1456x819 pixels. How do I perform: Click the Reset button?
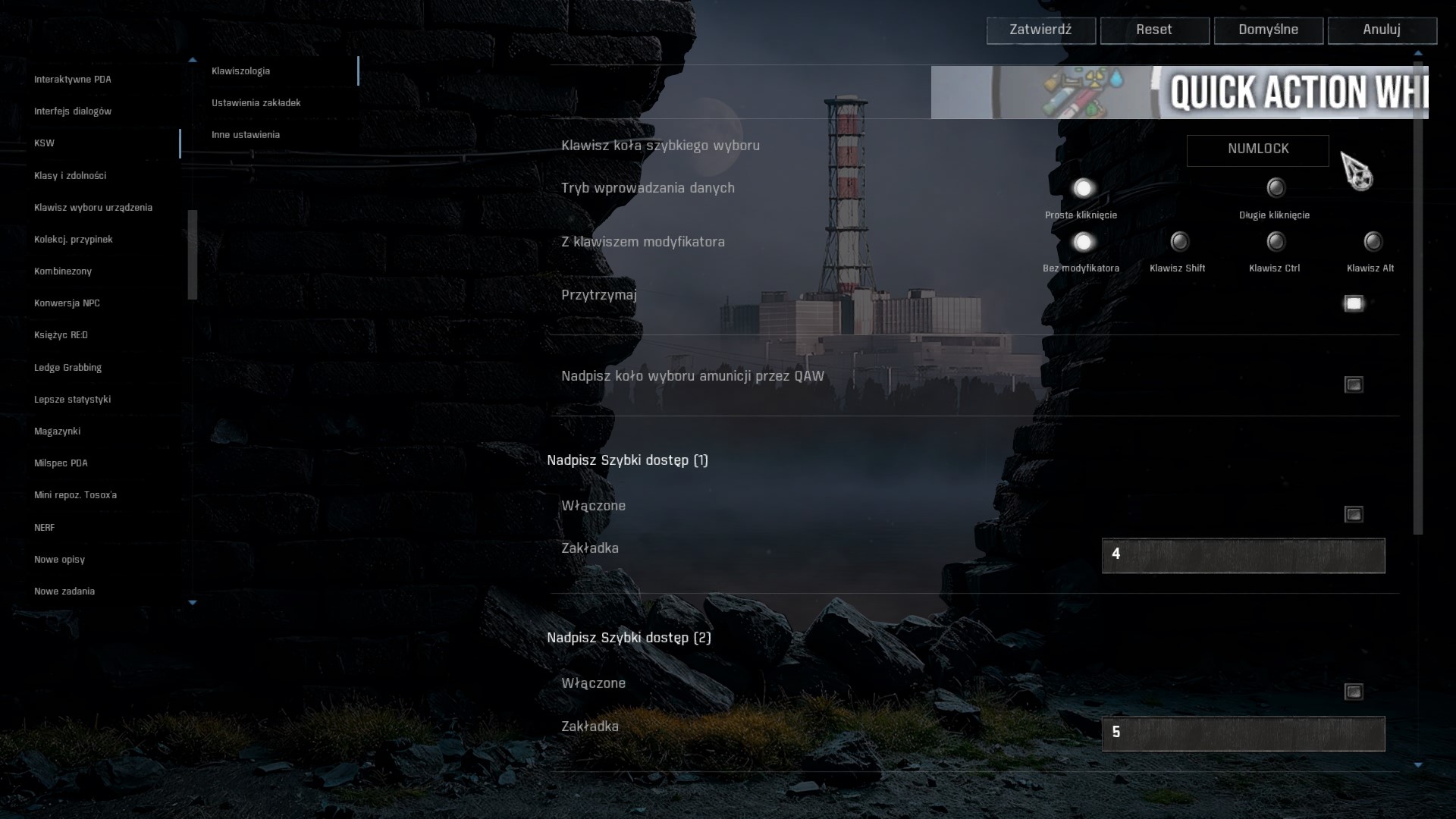1154,30
